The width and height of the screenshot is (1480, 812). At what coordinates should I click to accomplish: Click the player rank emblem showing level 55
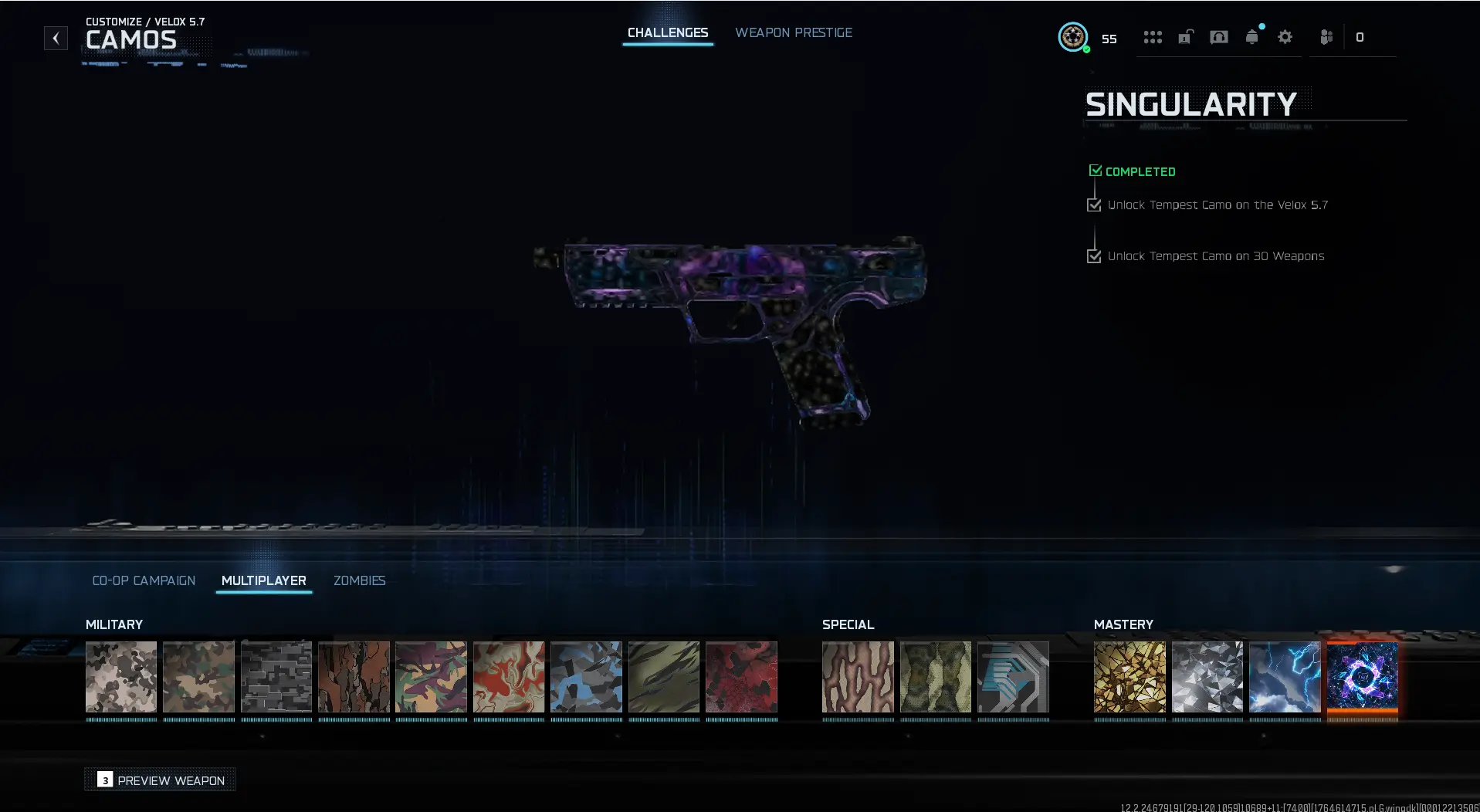point(1073,37)
